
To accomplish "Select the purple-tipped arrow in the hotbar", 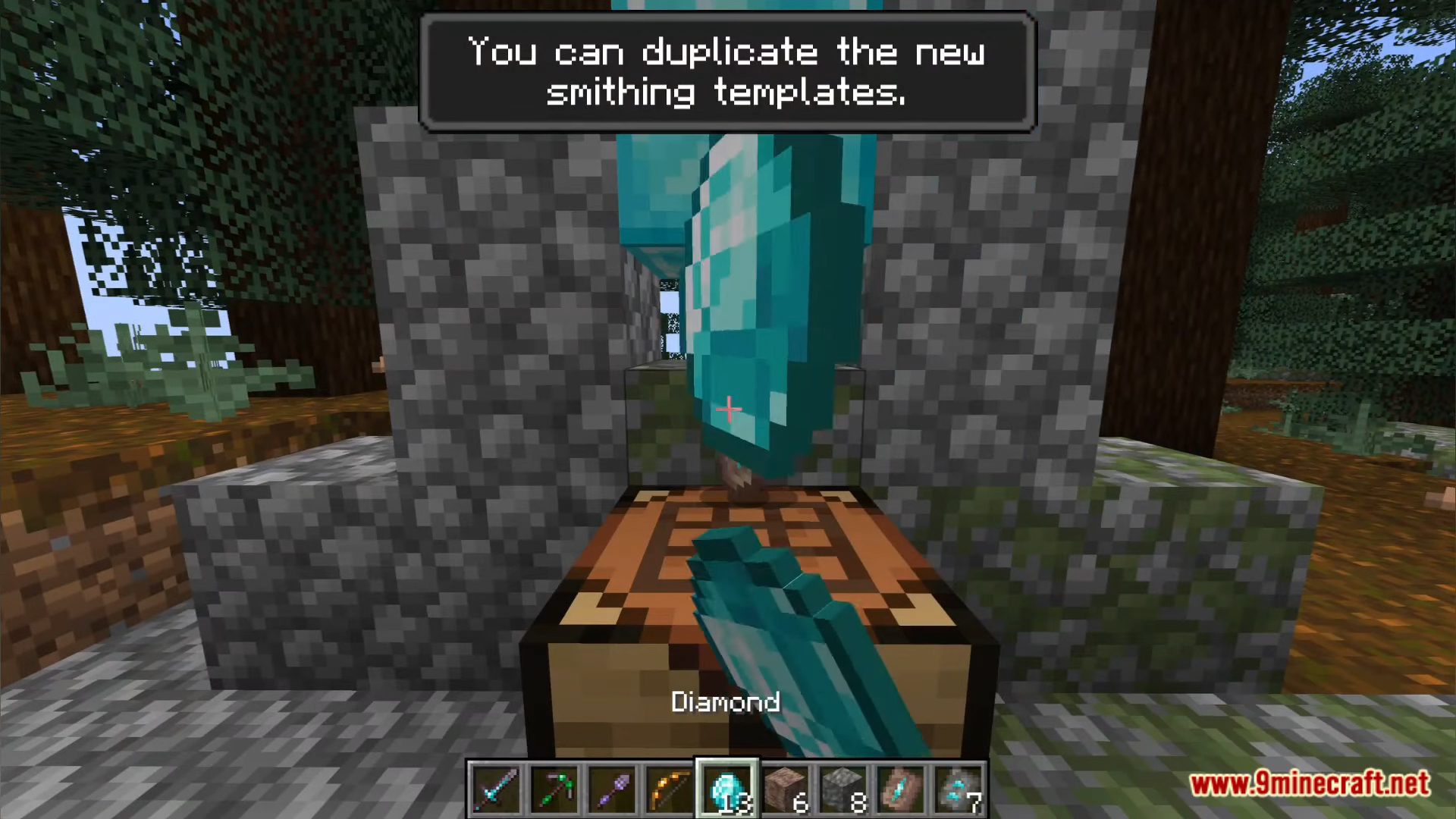I will (612, 789).
